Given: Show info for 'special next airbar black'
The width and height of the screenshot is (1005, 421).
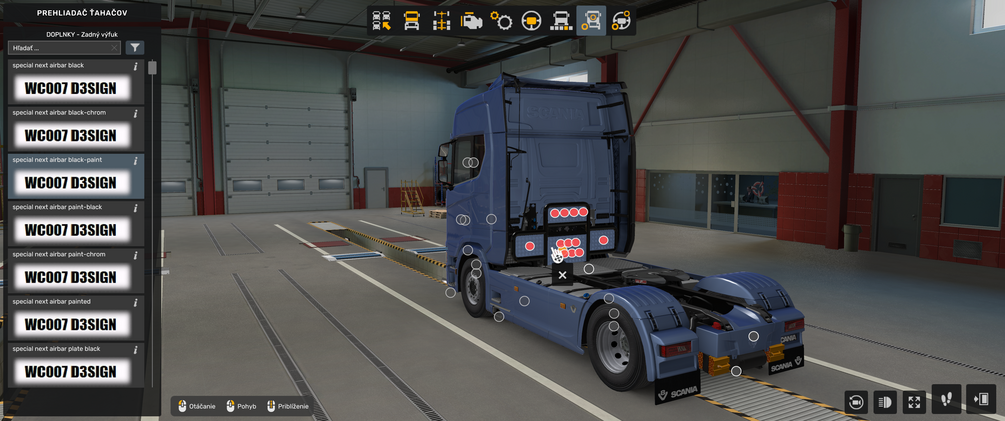Looking at the screenshot, I should point(136,67).
